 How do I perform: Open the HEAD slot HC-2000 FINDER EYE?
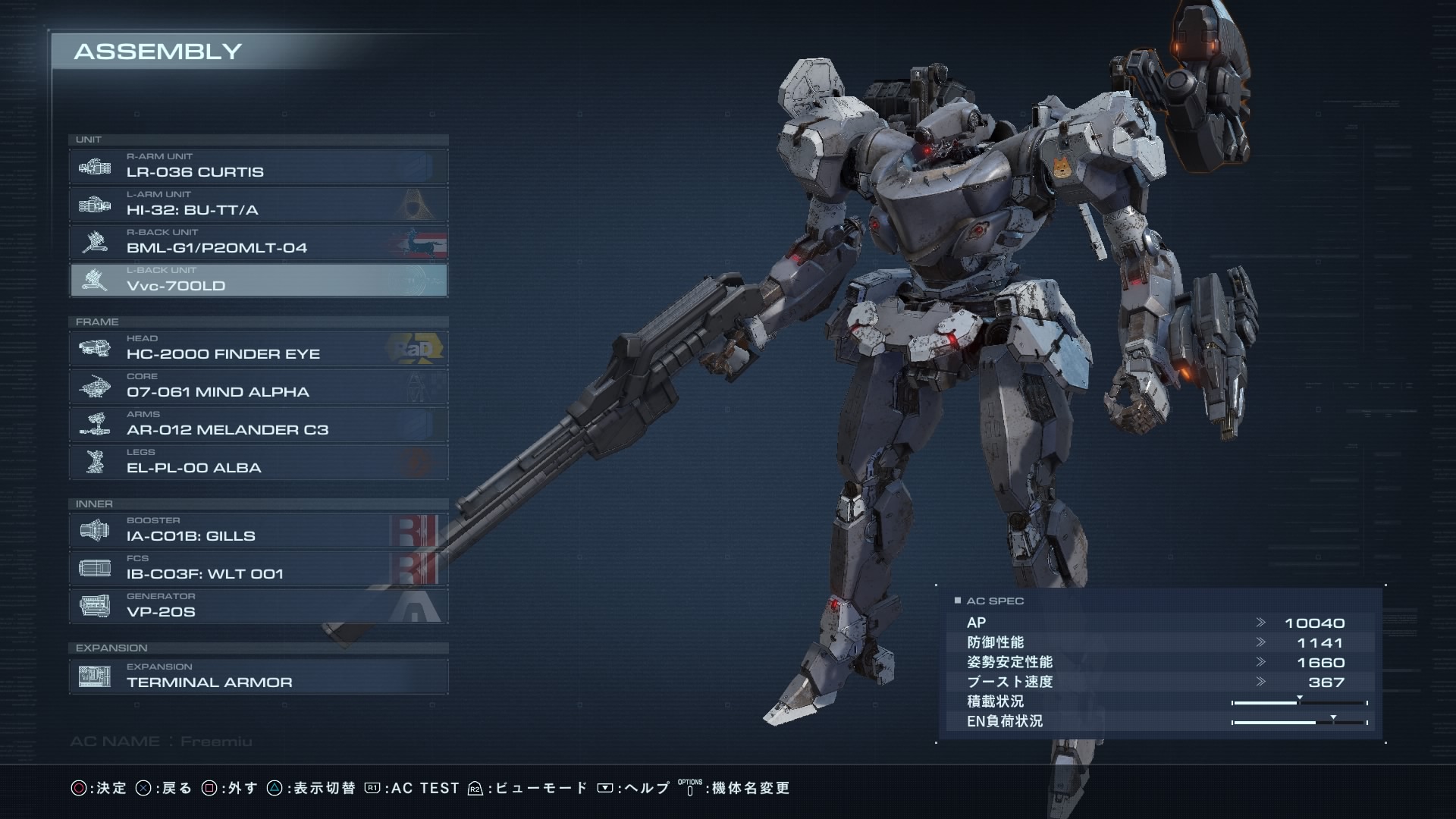pyautogui.click(x=258, y=348)
